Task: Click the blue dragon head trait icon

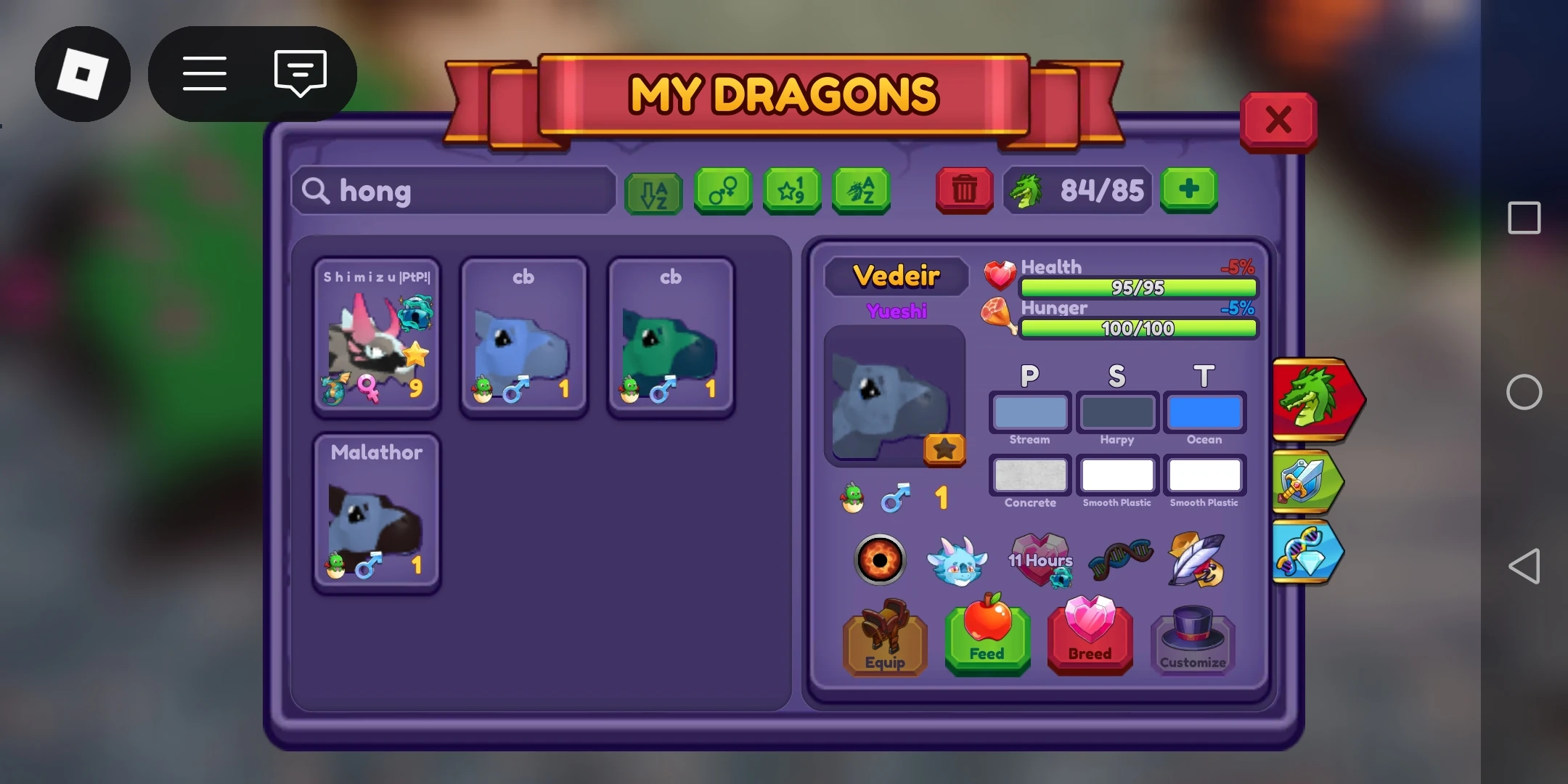Action: (958, 560)
